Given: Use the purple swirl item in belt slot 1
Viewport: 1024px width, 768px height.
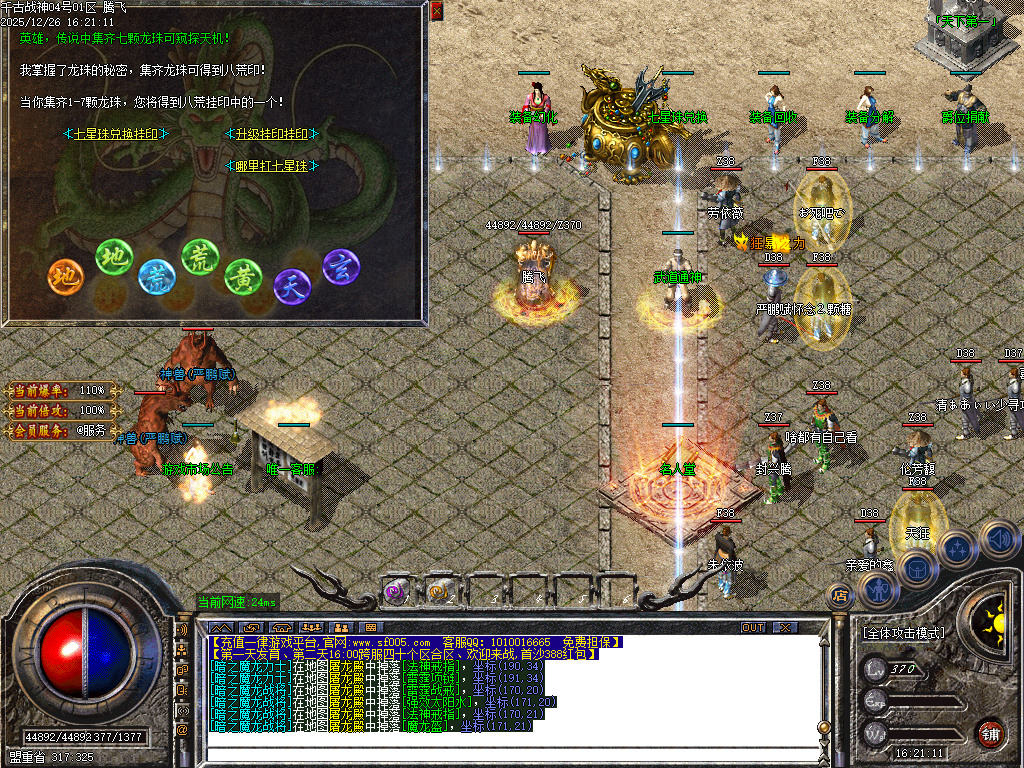Looking at the screenshot, I should 395,591.
